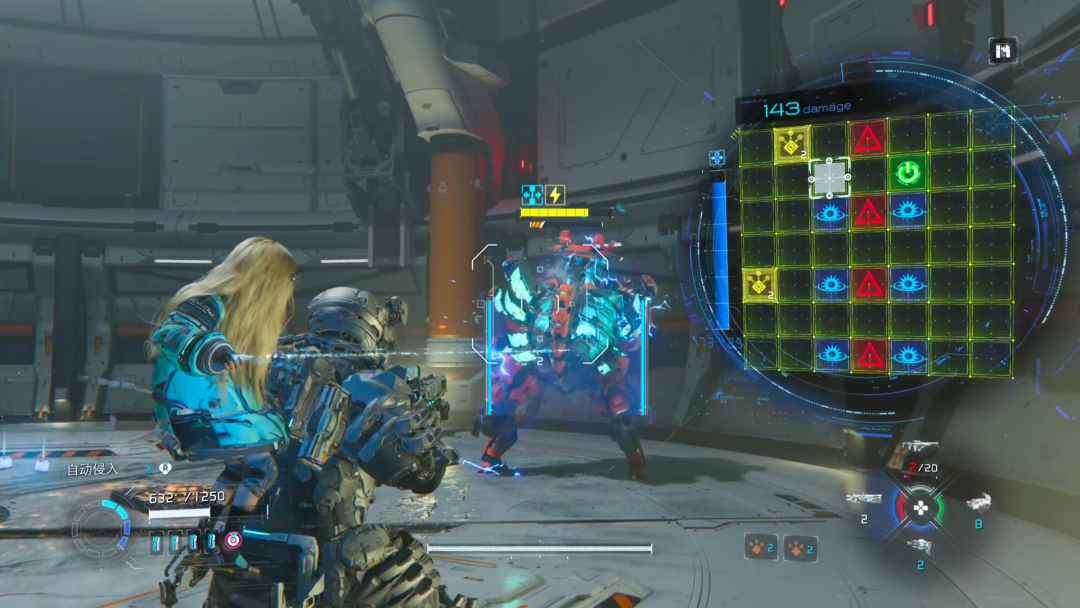Open the pause icon in the corner
1080x608 pixels.
coord(1003,50)
